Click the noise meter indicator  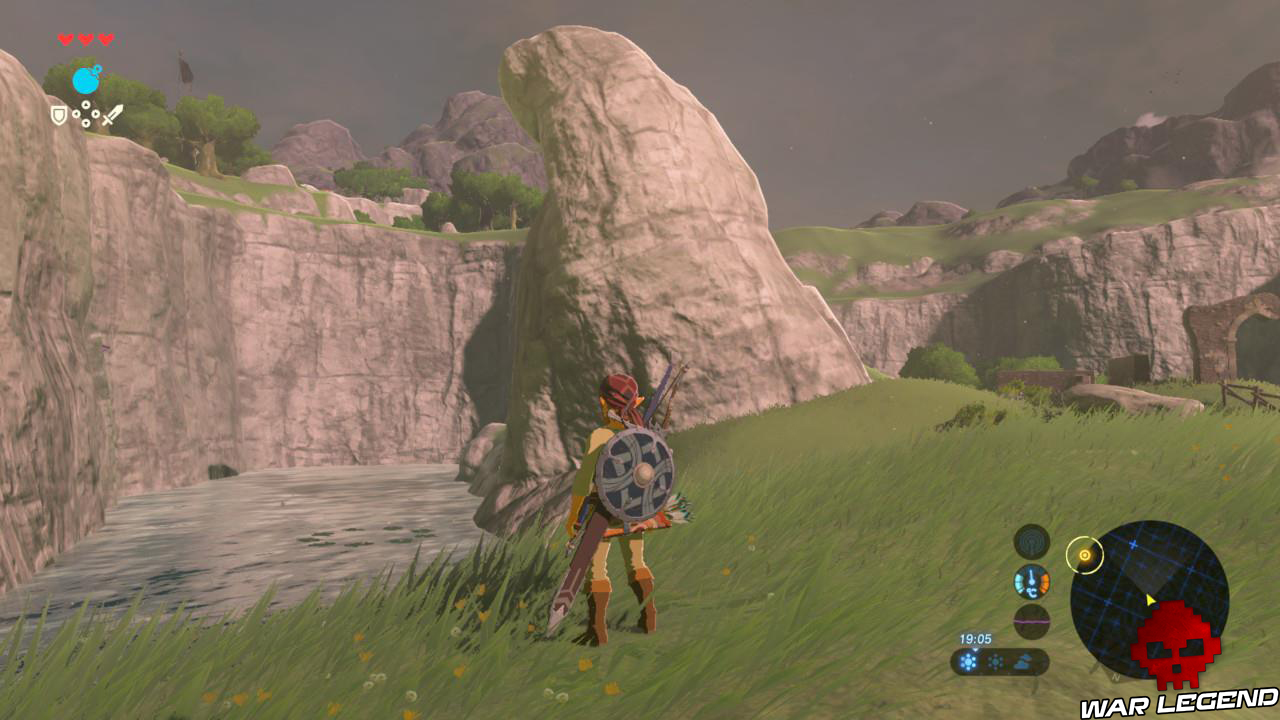point(1032,619)
